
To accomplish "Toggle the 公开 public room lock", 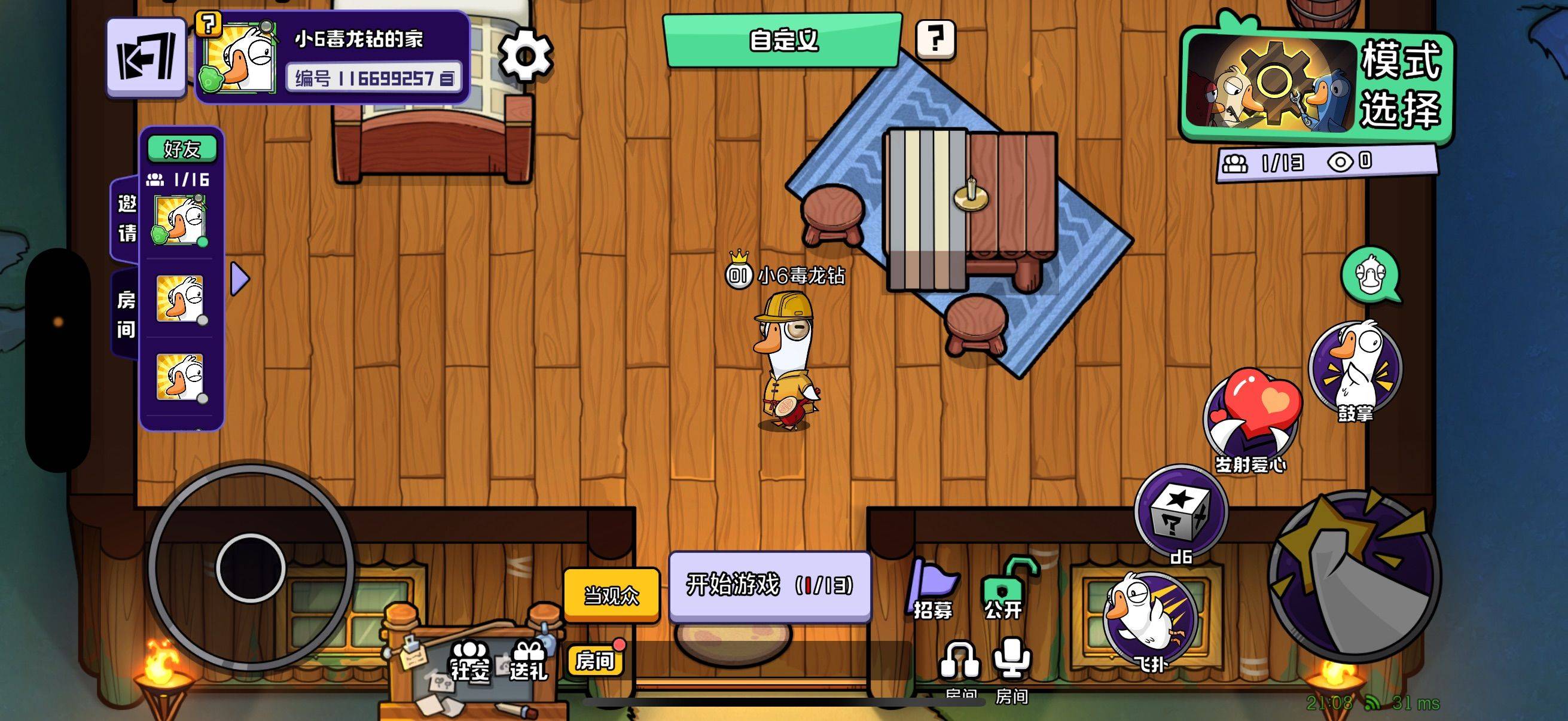I will [1004, 589].
